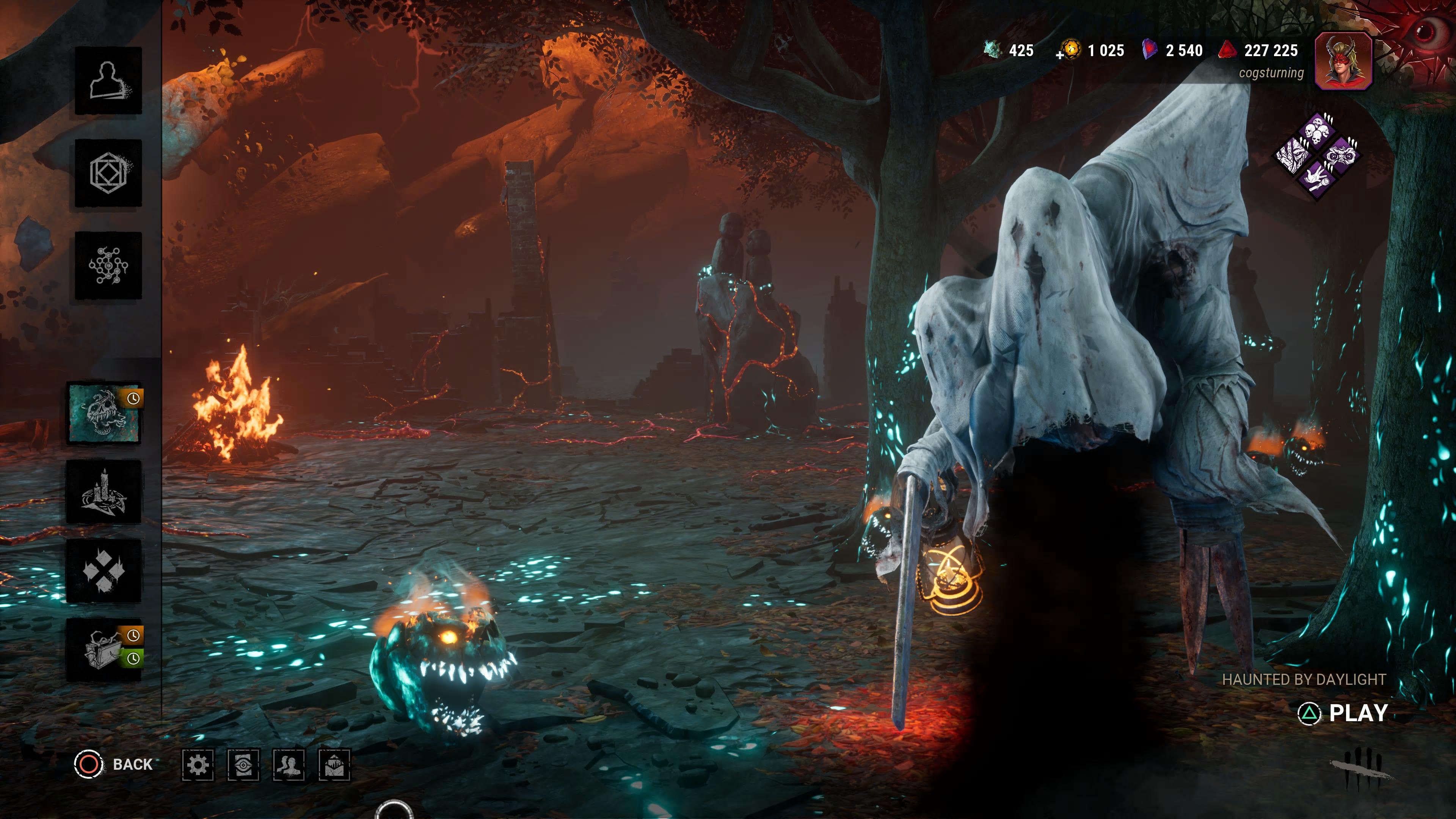The width and height of the screenshot is (1456, 819).
Task: Open the candles ritual icon
Action: pyautogui.click(x=104, y=492)
